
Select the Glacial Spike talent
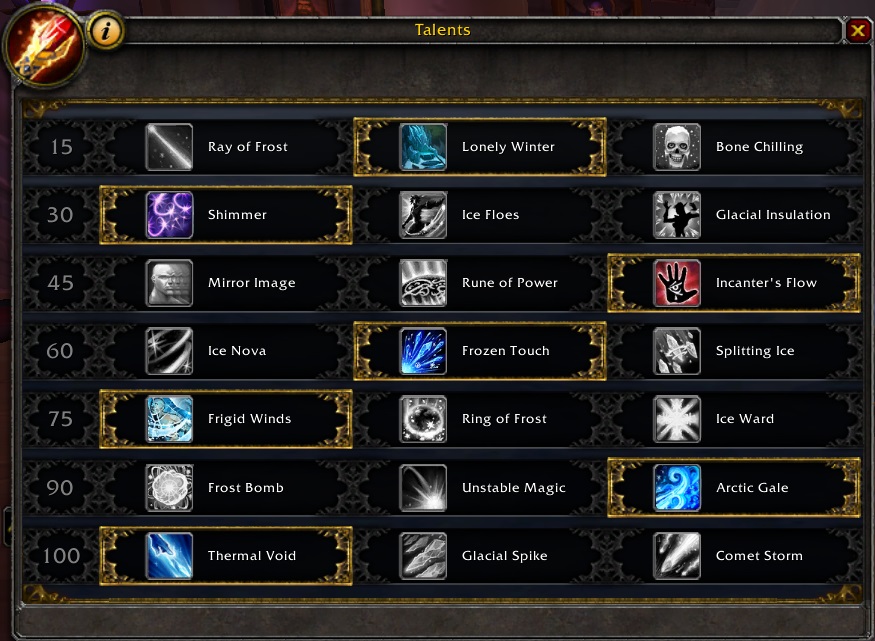pyautogui.click(x=424, y=556)
